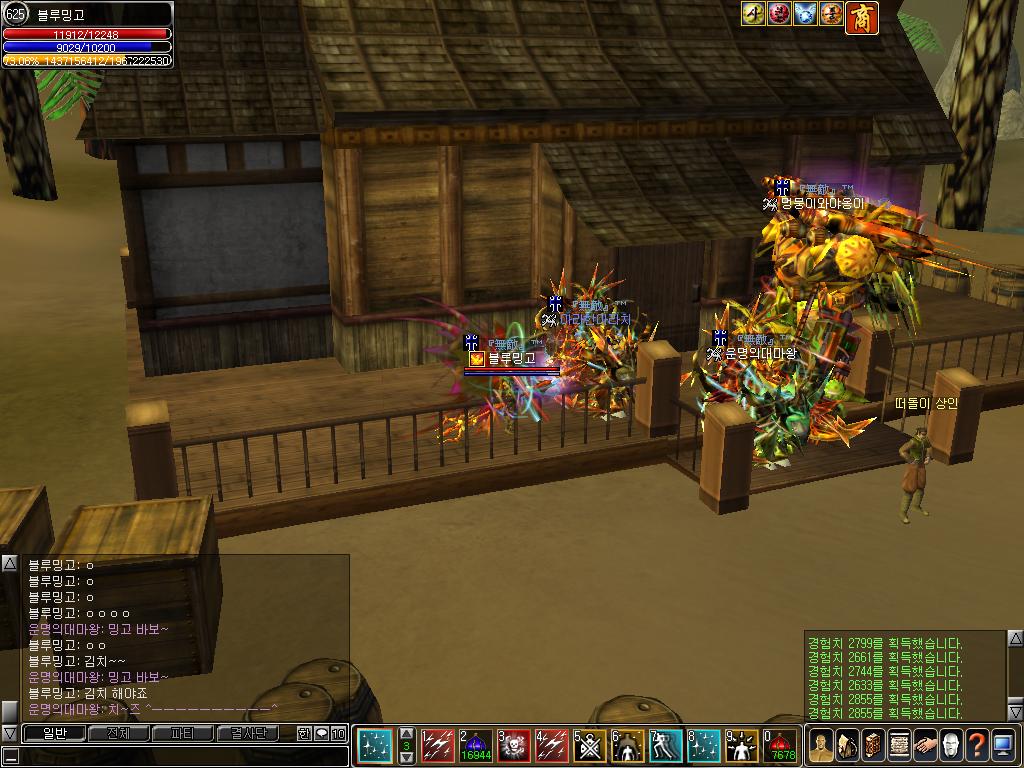Use the blue potion with 16944 count

pyautogui.click(x=476, y=746)
